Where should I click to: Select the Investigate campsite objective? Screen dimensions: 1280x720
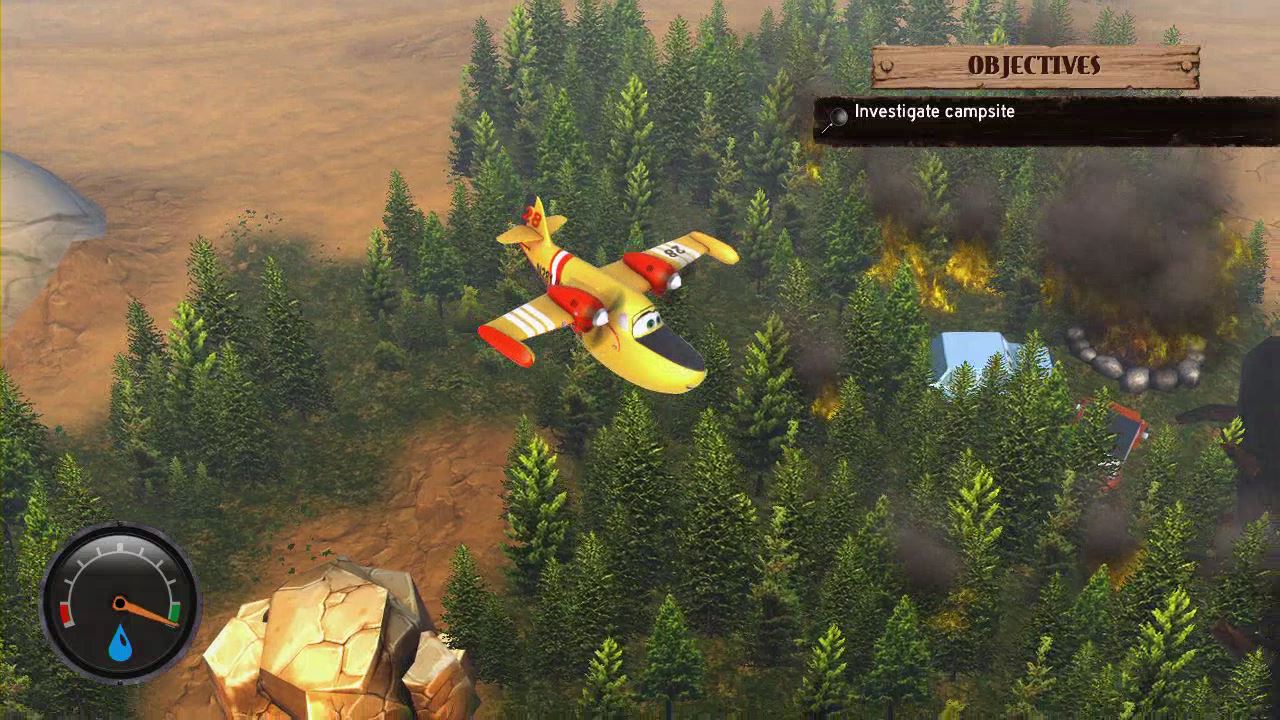pyautogui.click(x=934, y=112)
